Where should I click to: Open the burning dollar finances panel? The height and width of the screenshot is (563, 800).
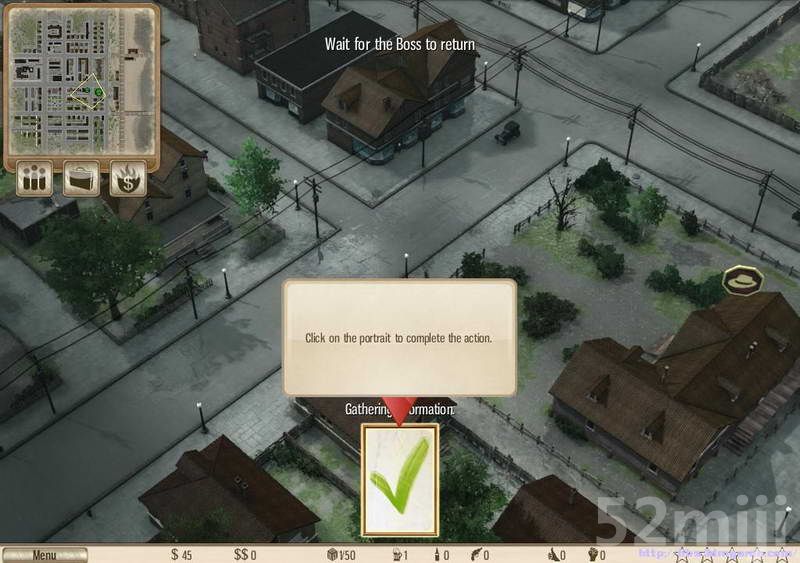pyautogui.click(x=128, y=179)
